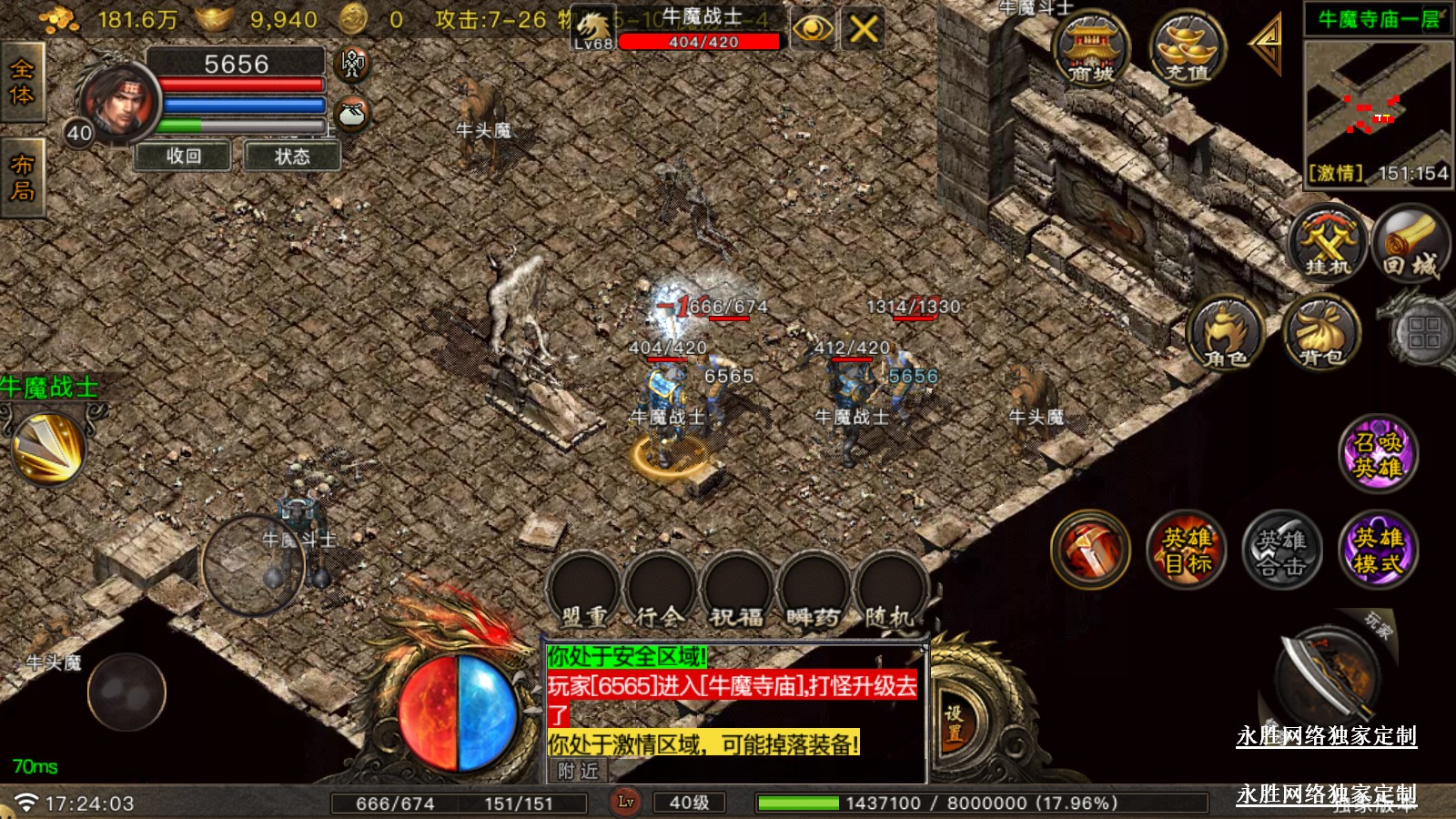Image resolution: width=1456 pixels, height=819 pixels.
Task: Click the 收回 recall button
Action: [184, 157]
